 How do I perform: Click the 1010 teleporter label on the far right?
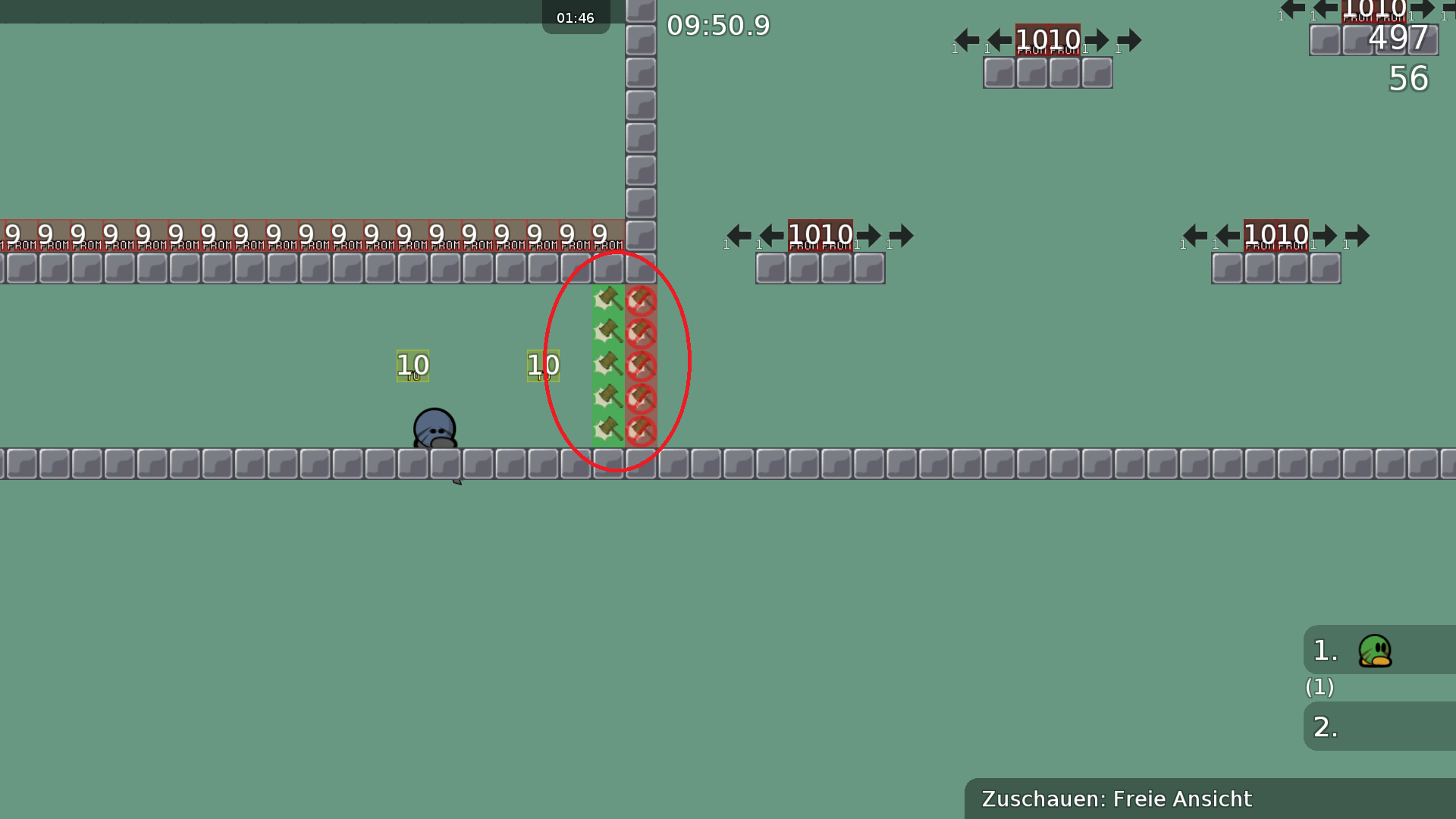(1276, 234)
